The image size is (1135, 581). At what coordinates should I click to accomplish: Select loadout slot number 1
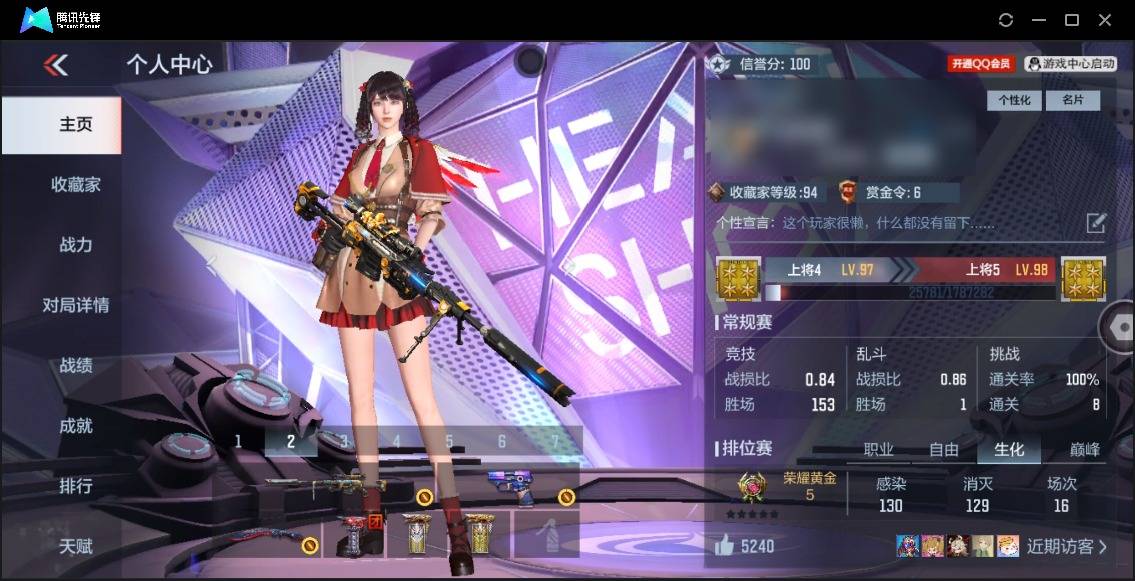(x=238, y=441)
